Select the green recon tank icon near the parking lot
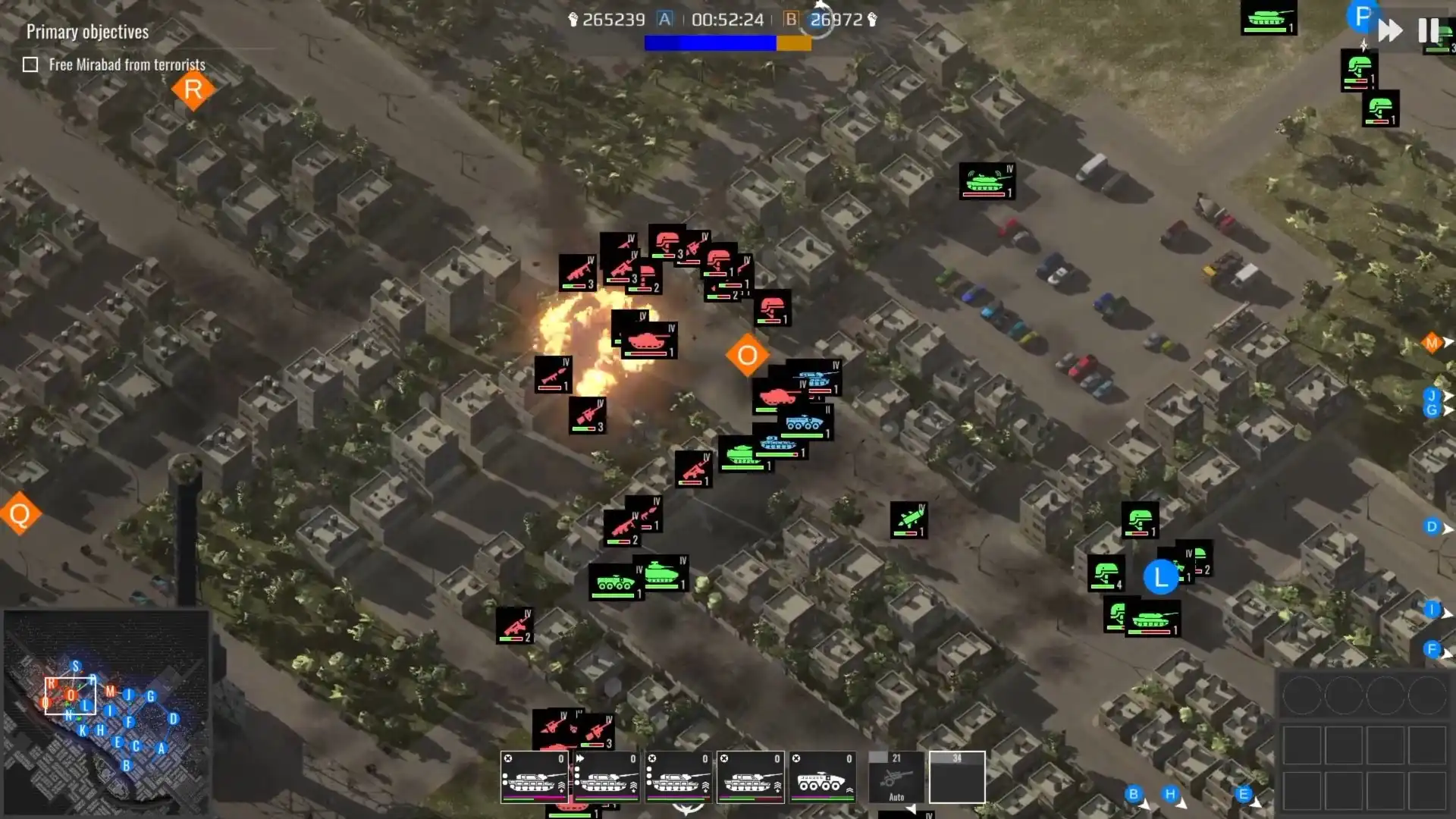Image resolution: width=1456 pixels, height=819 pixels. [986, 180]
